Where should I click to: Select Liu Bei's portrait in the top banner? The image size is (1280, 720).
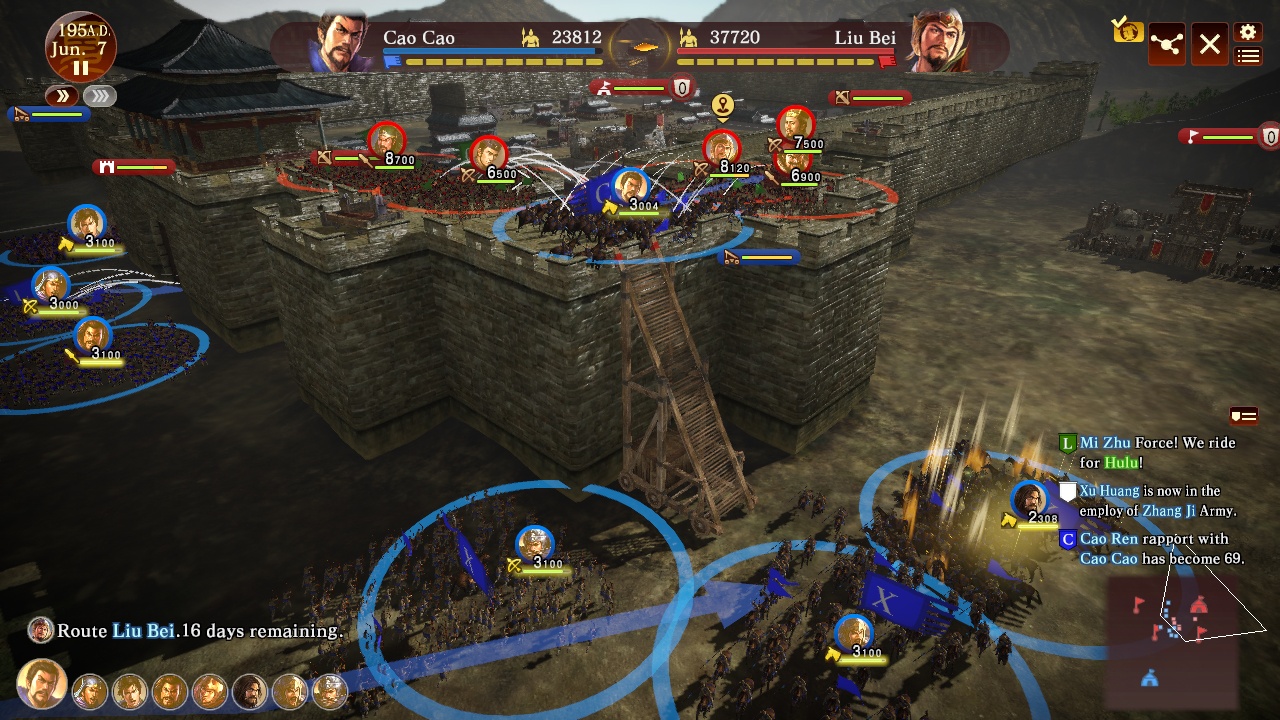click(936, 37)
